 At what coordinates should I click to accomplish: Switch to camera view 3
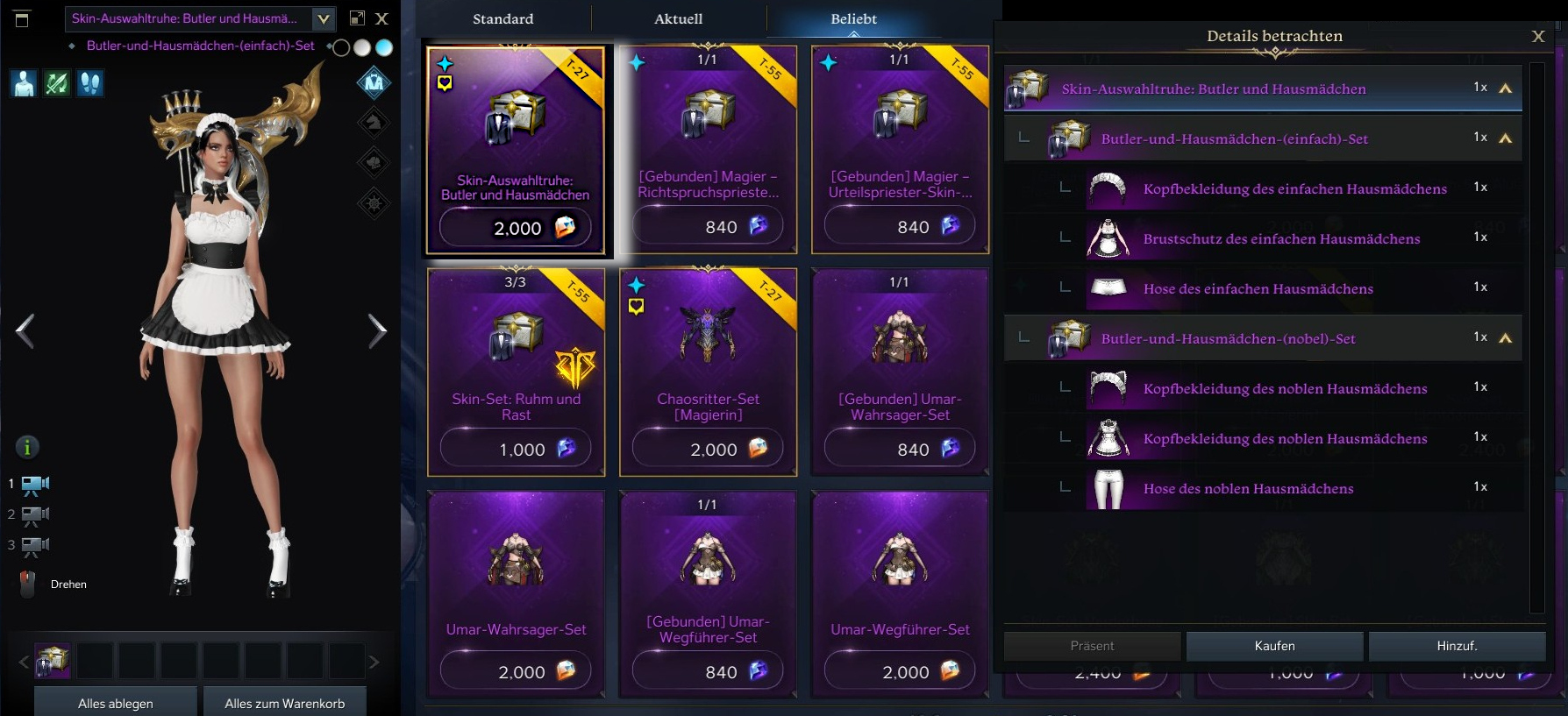[32, 545]
